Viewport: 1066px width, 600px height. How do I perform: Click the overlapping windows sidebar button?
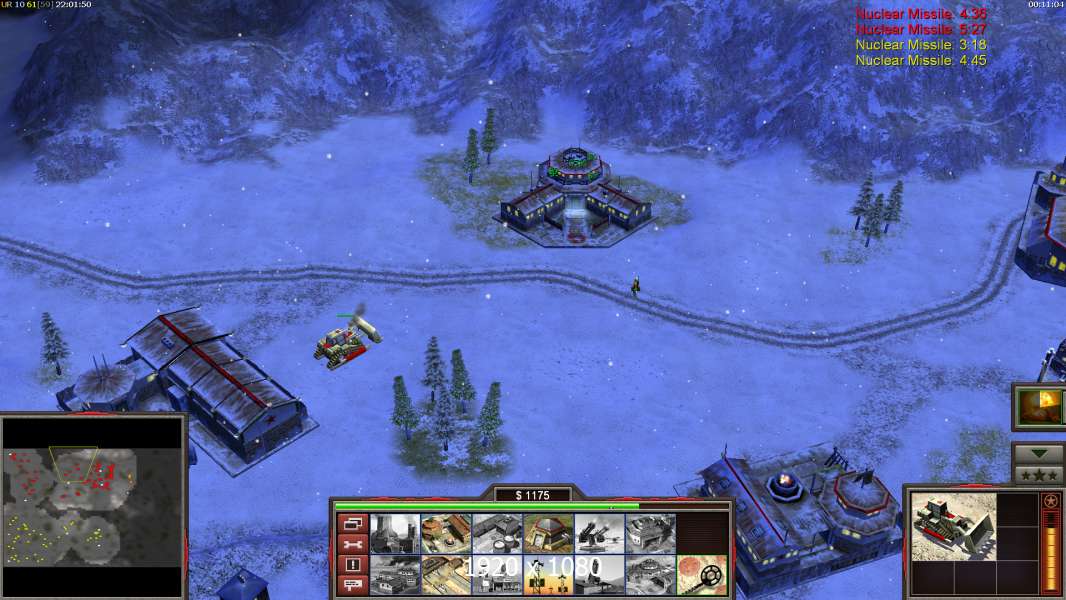(x=352, y=523)
